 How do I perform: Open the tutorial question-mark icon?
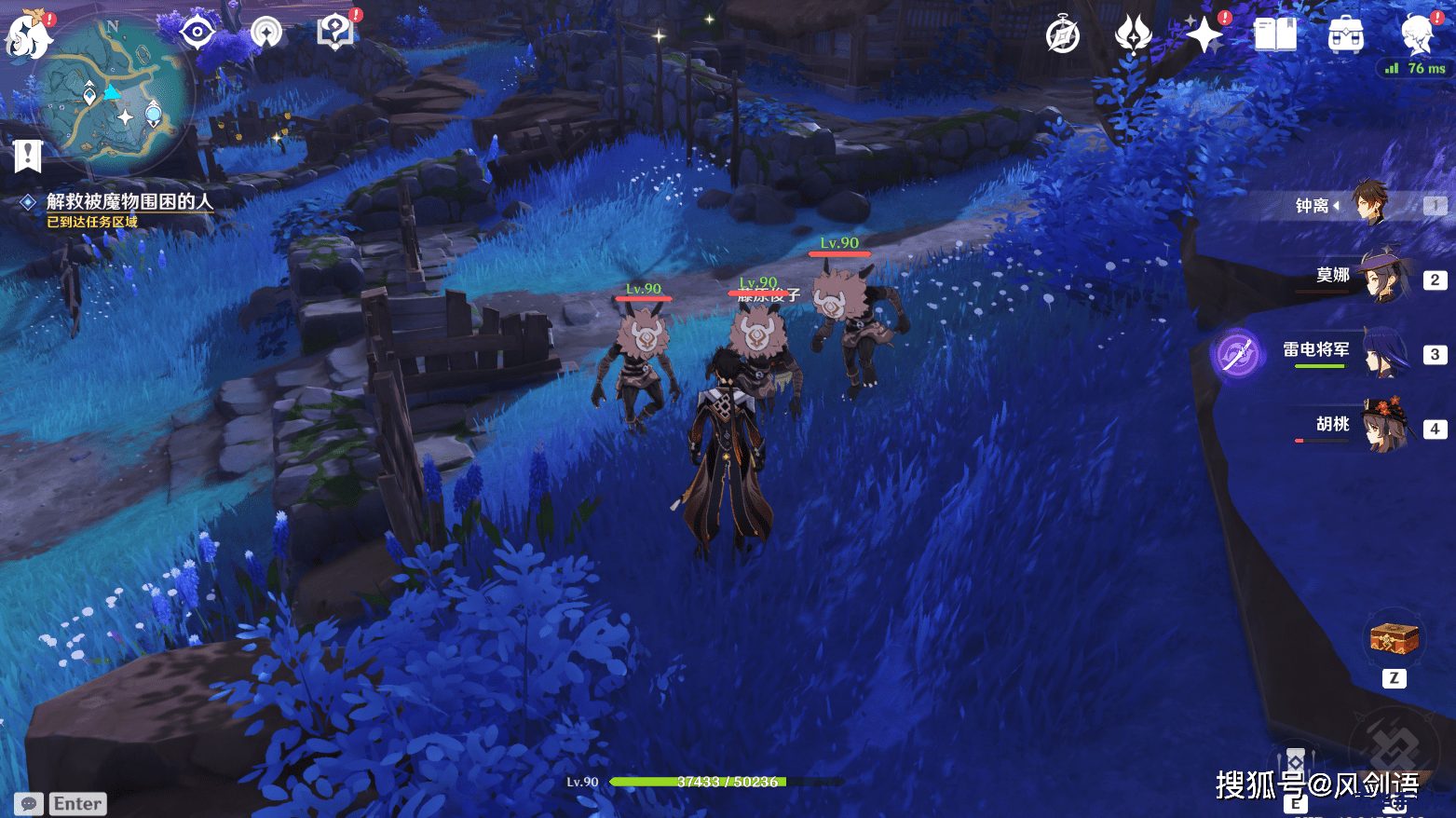tap(334, 33)
